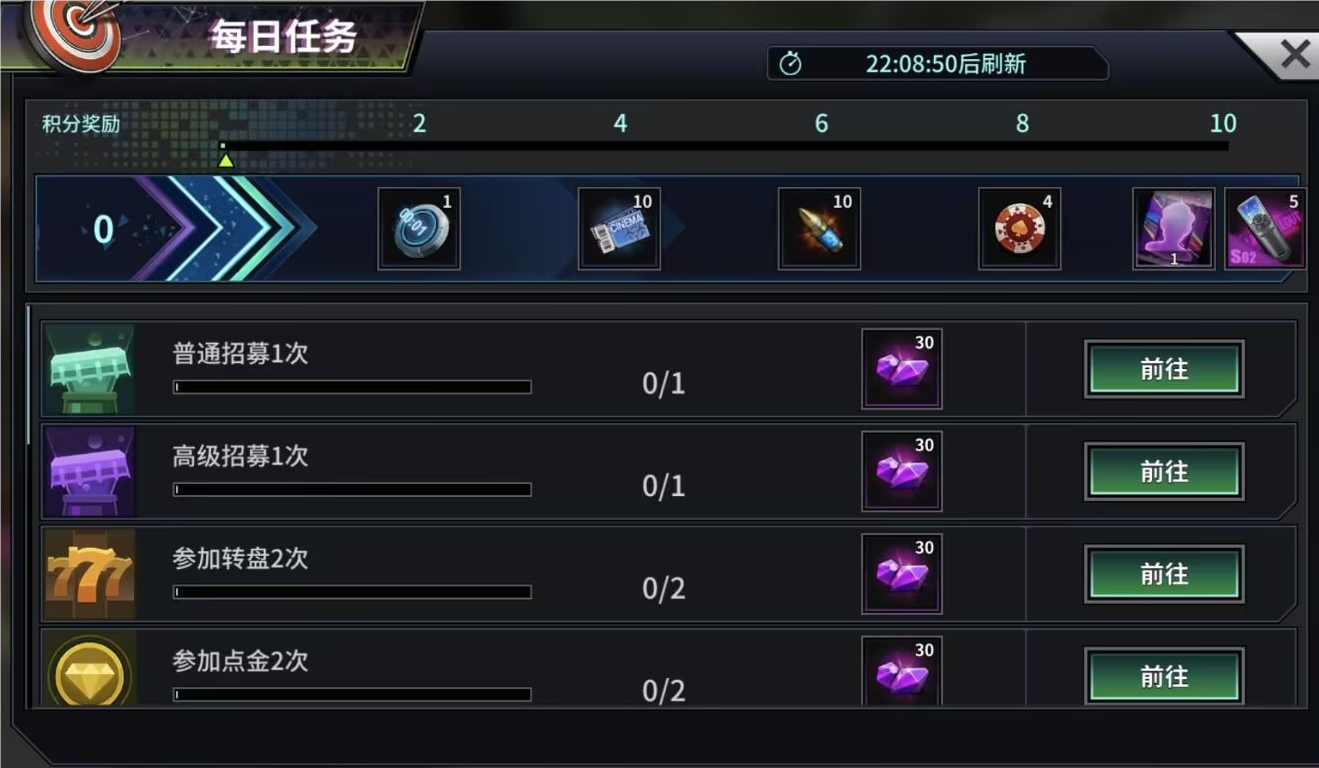The image size is (1319, 768).
Task: Click the yellow triangle marker on score track
Action: tap(226, 158)
